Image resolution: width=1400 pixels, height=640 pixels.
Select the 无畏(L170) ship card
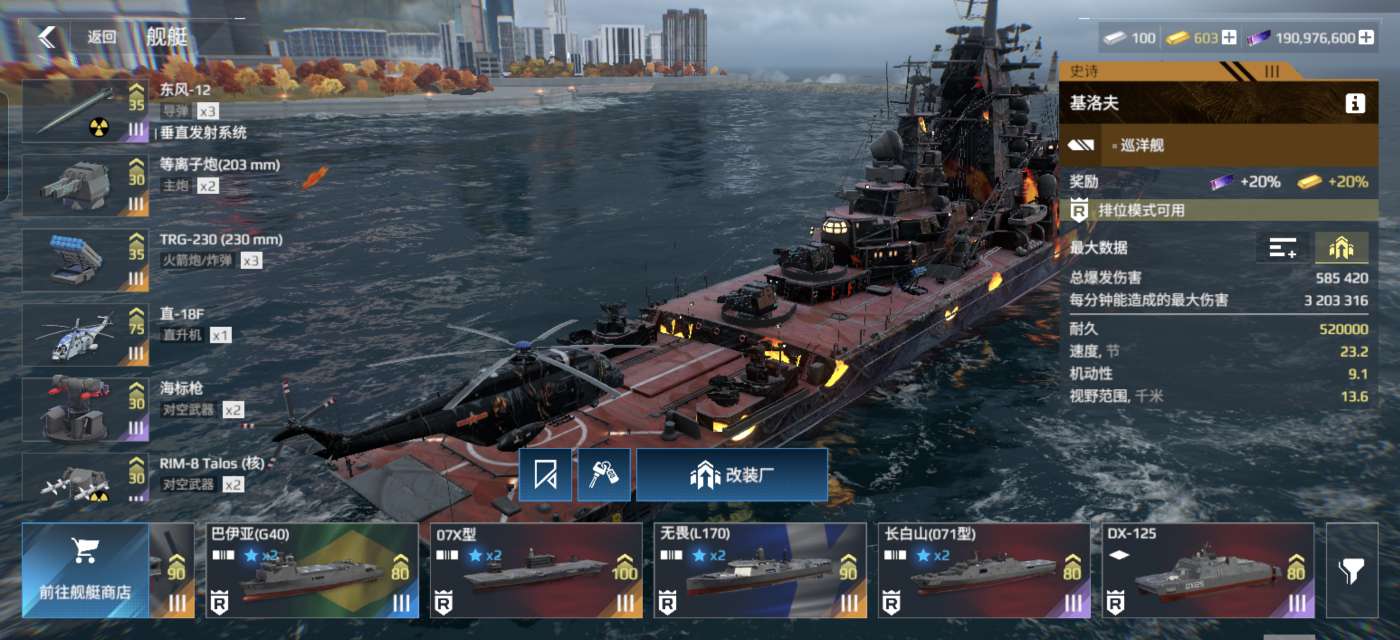click(x=760, y=570)
